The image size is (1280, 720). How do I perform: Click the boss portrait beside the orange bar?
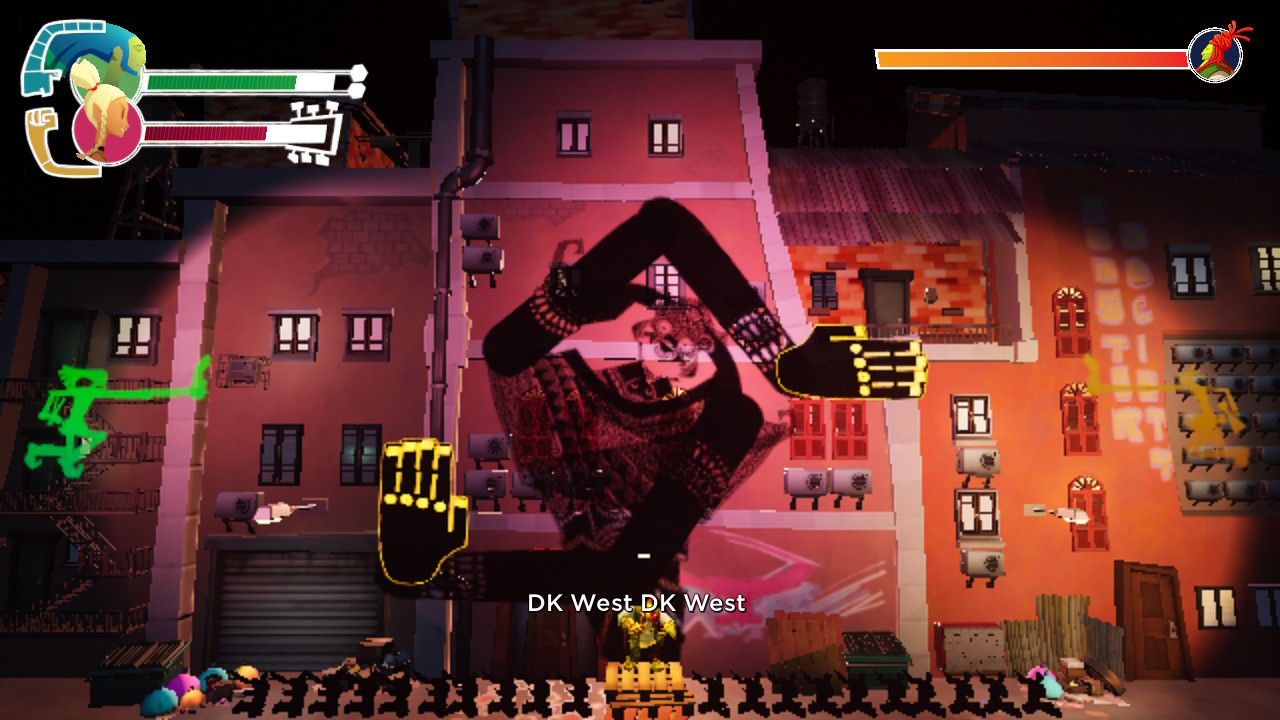[1216, 54]
